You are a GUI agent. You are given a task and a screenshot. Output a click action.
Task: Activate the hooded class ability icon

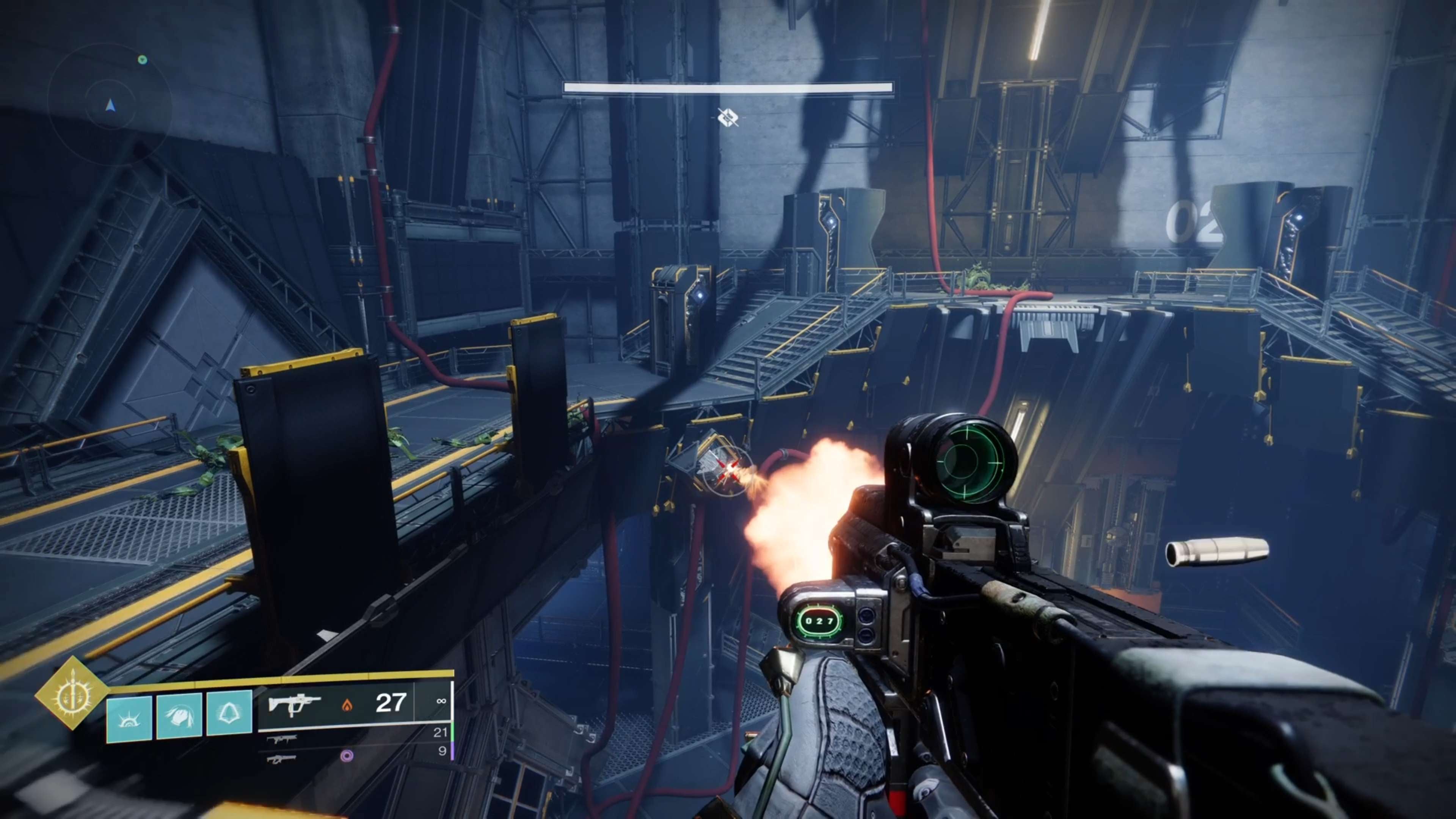click(229, 713)
